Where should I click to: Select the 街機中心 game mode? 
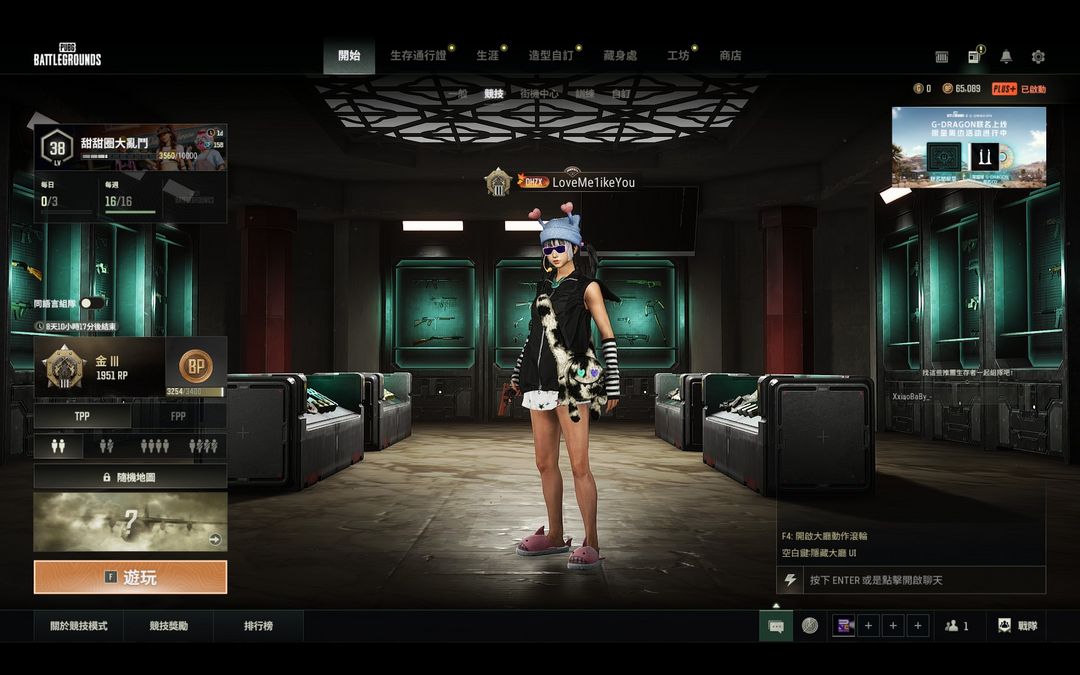tap(539, 94)
